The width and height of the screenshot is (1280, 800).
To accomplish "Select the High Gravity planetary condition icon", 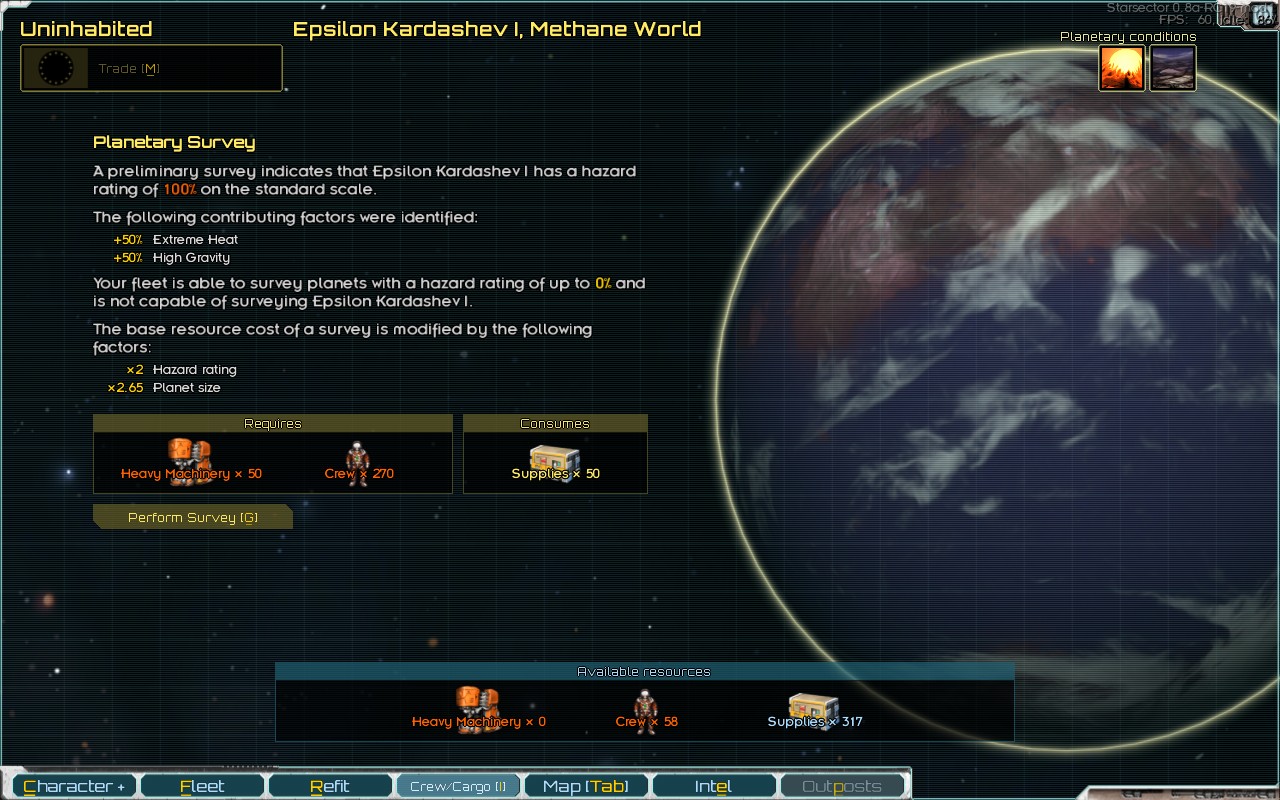I will coord(1172,69).
